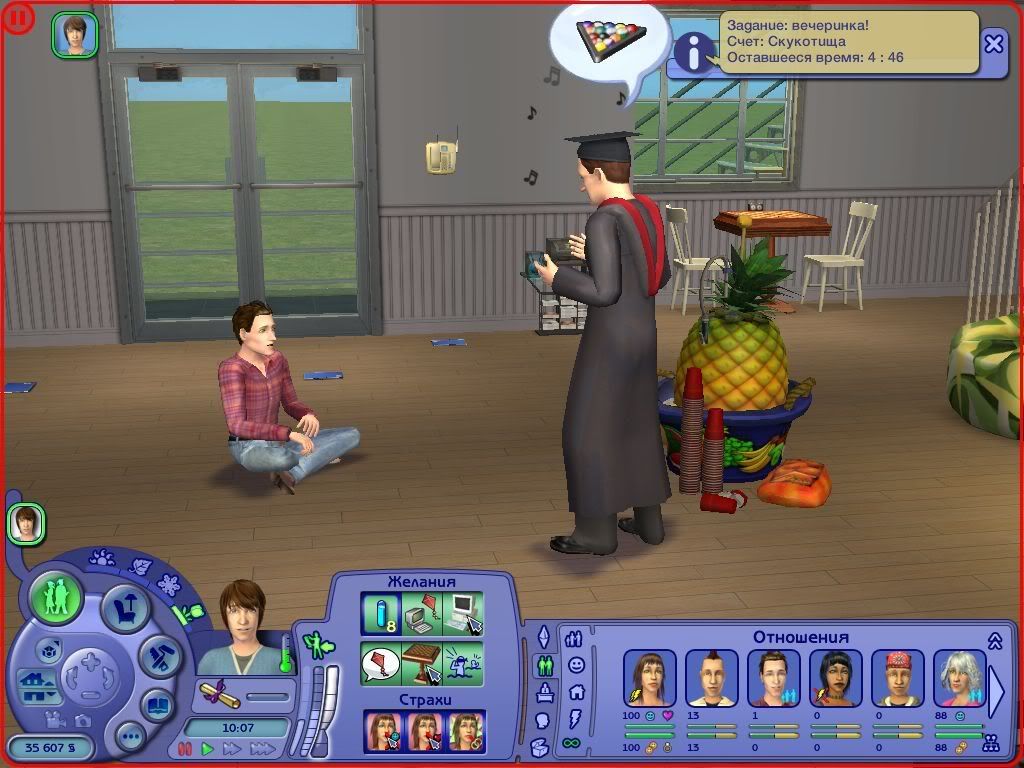Select the chess table want
The width and height of the screenshot is (1024, 768).
(422, 663)
